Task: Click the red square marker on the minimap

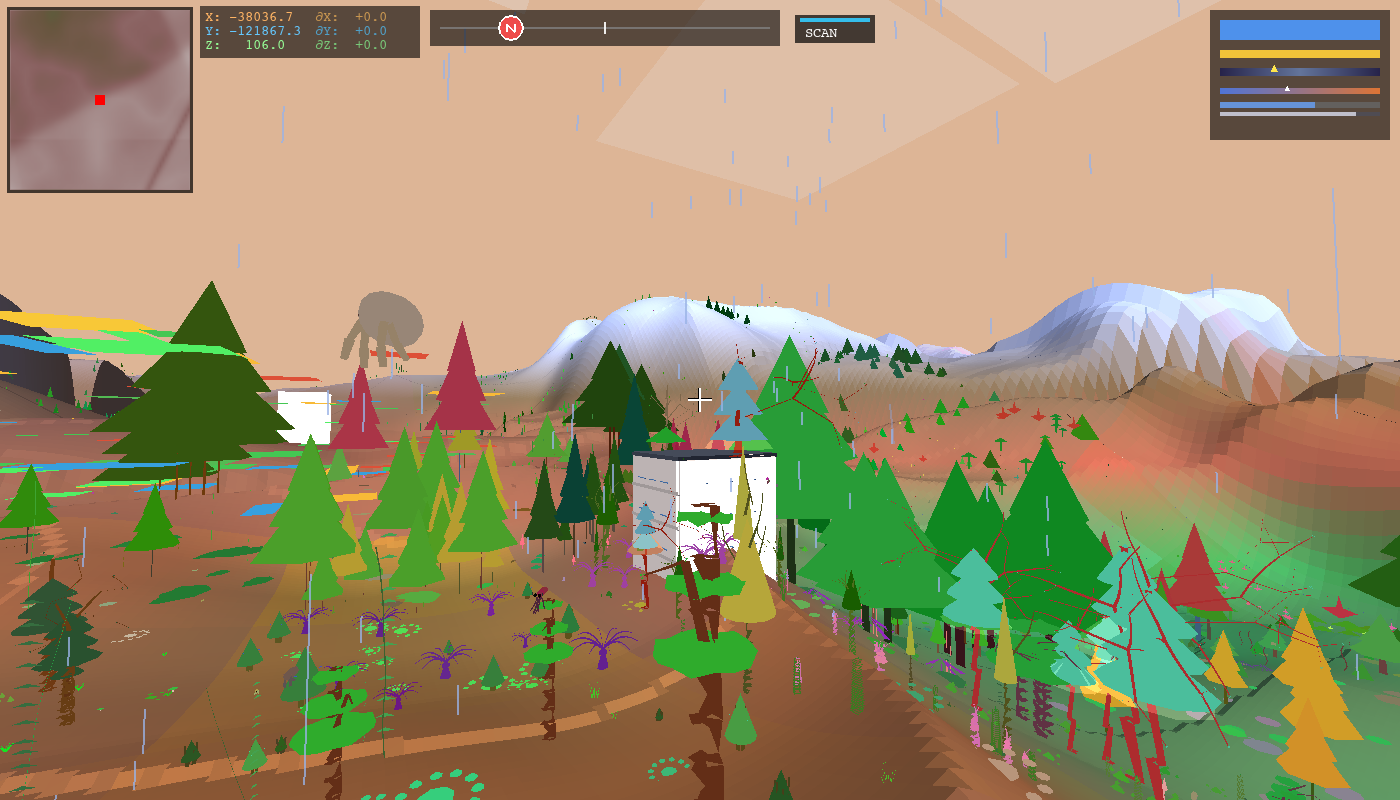Action: point(99,99)
